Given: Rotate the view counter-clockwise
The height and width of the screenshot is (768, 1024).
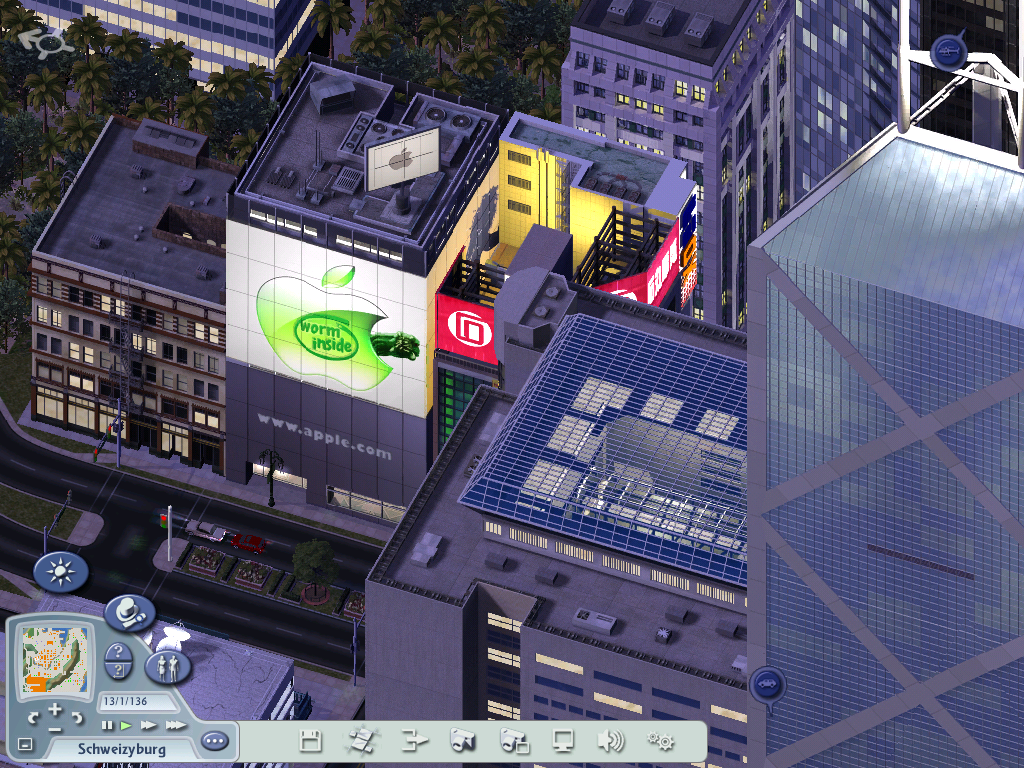Looking at the screenshot, I should point(33,717).
